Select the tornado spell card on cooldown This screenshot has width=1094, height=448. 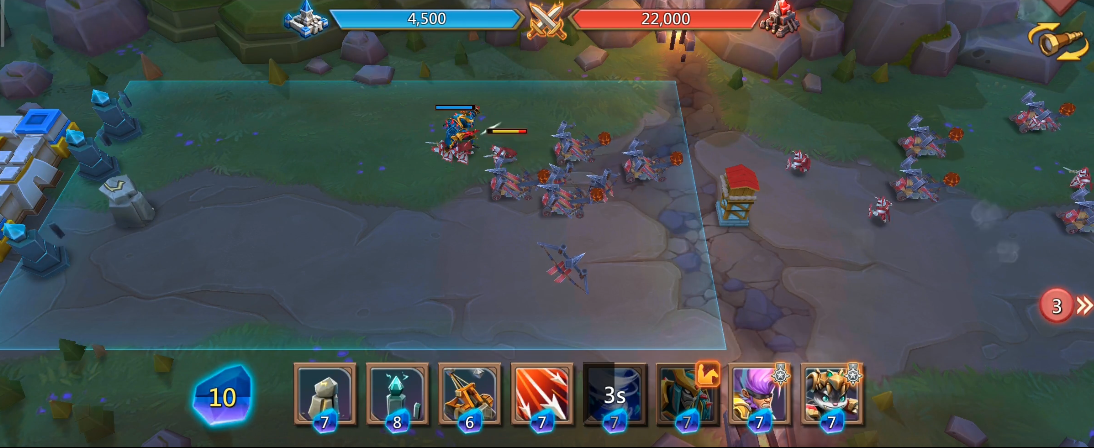pos(614,394)
